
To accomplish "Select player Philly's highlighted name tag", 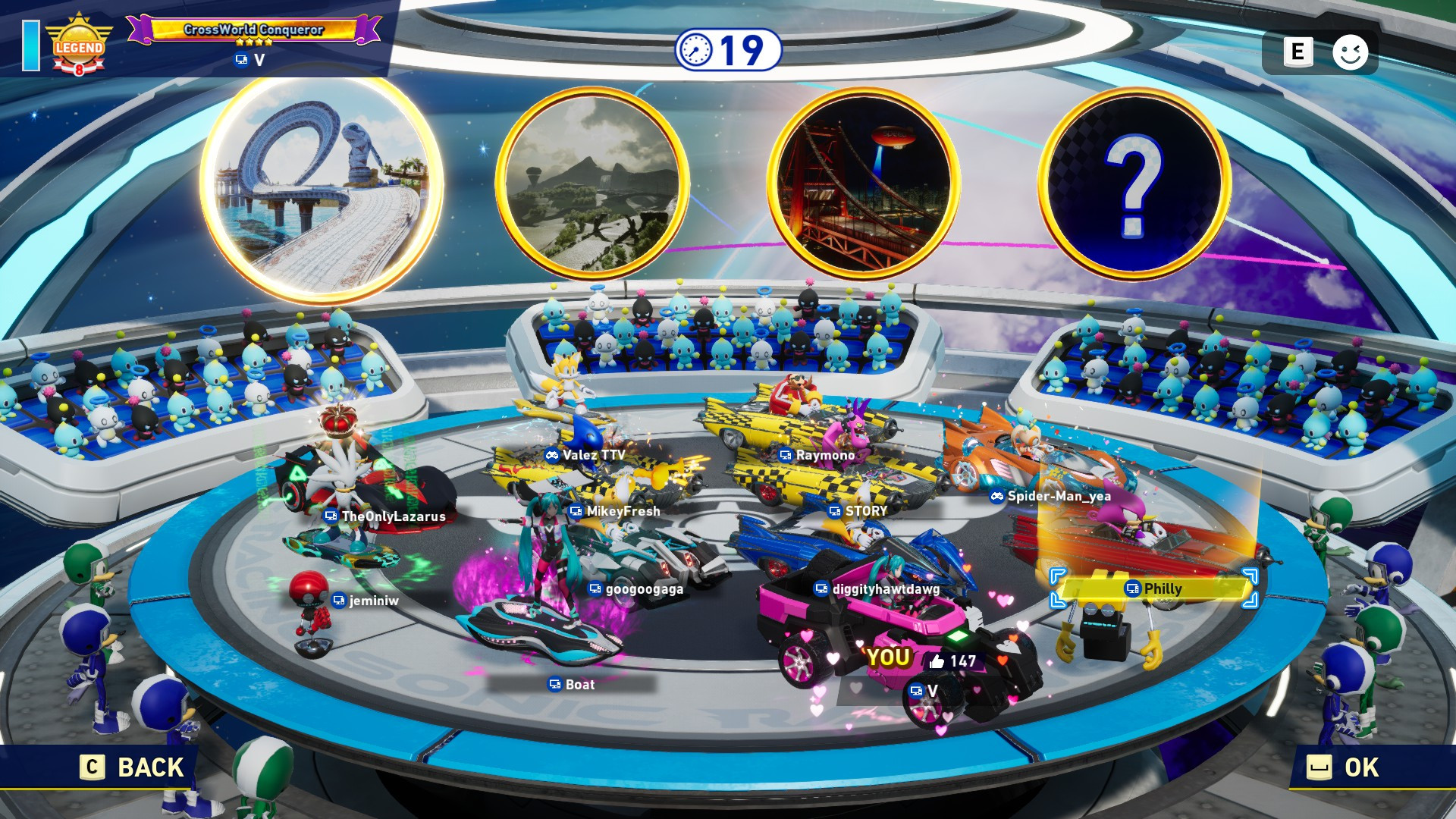I will pos(1154,589).
